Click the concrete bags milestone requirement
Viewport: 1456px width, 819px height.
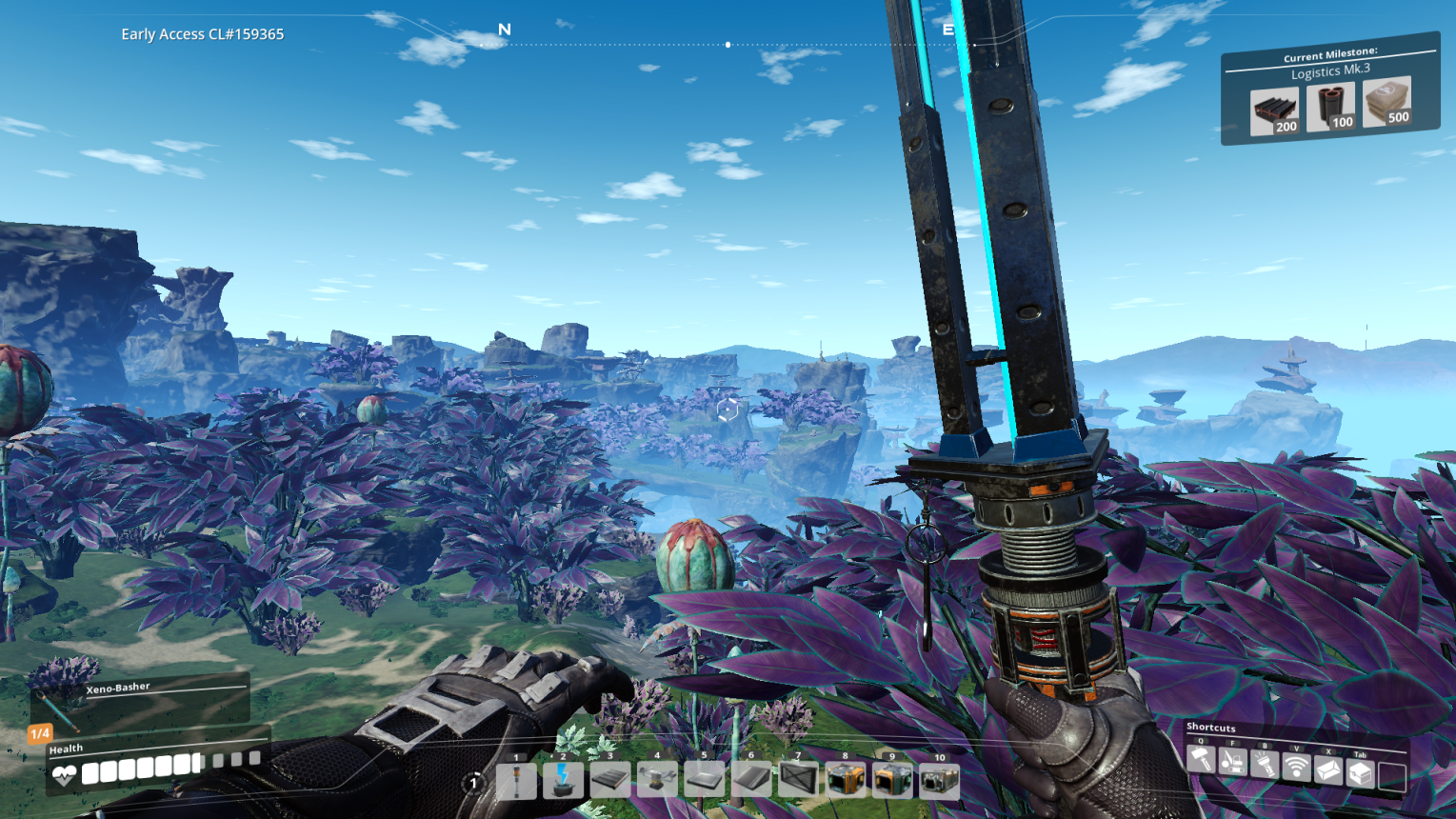click(x=1386, y=102)
